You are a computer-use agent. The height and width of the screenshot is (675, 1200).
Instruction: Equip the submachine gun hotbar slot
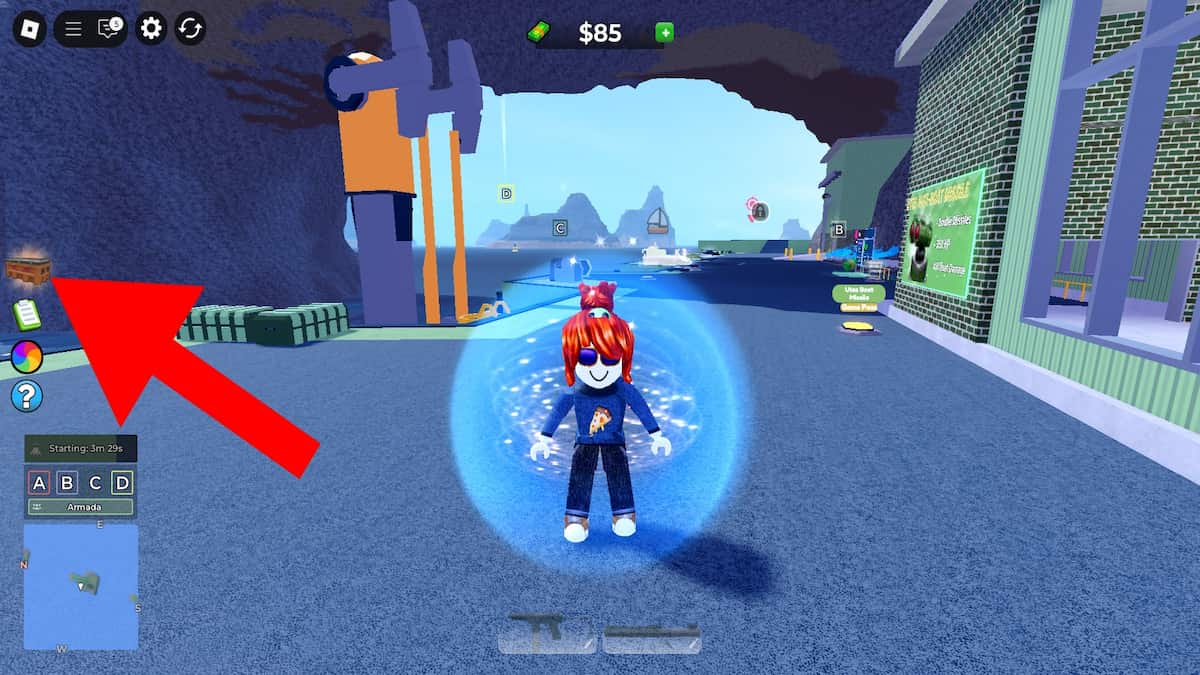click(547, 632)
